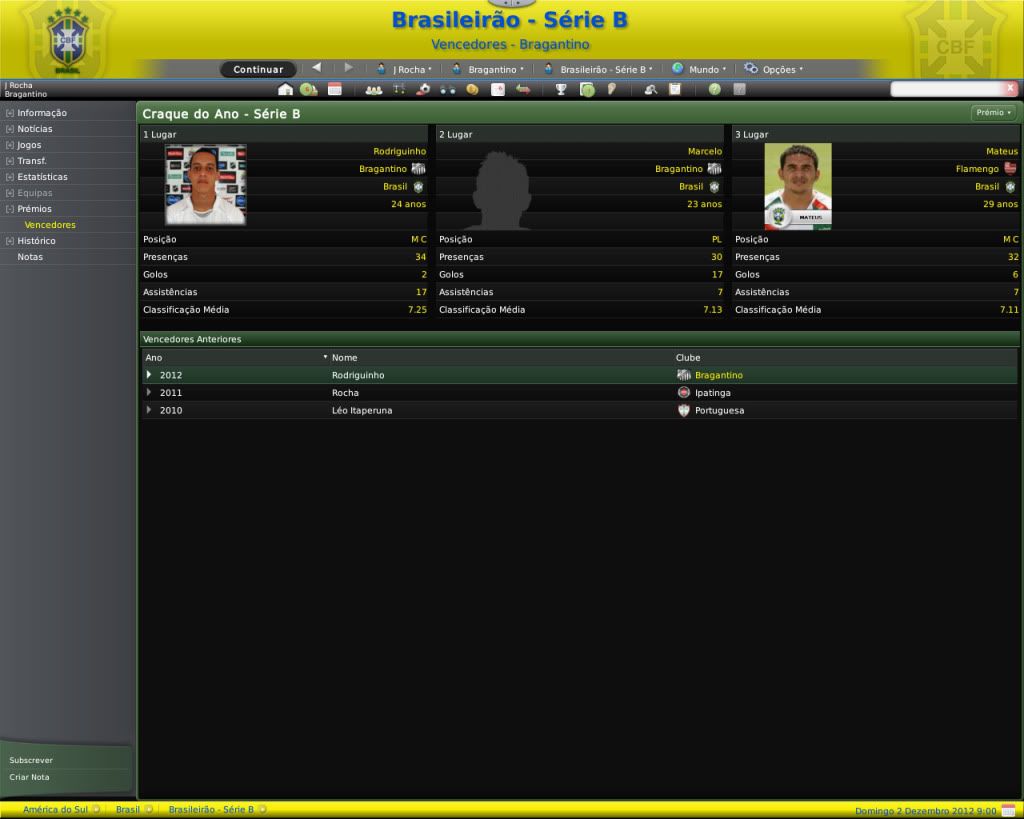Go to the home screen icon
The image size is (1024, 819).
[x=285, y=89]
